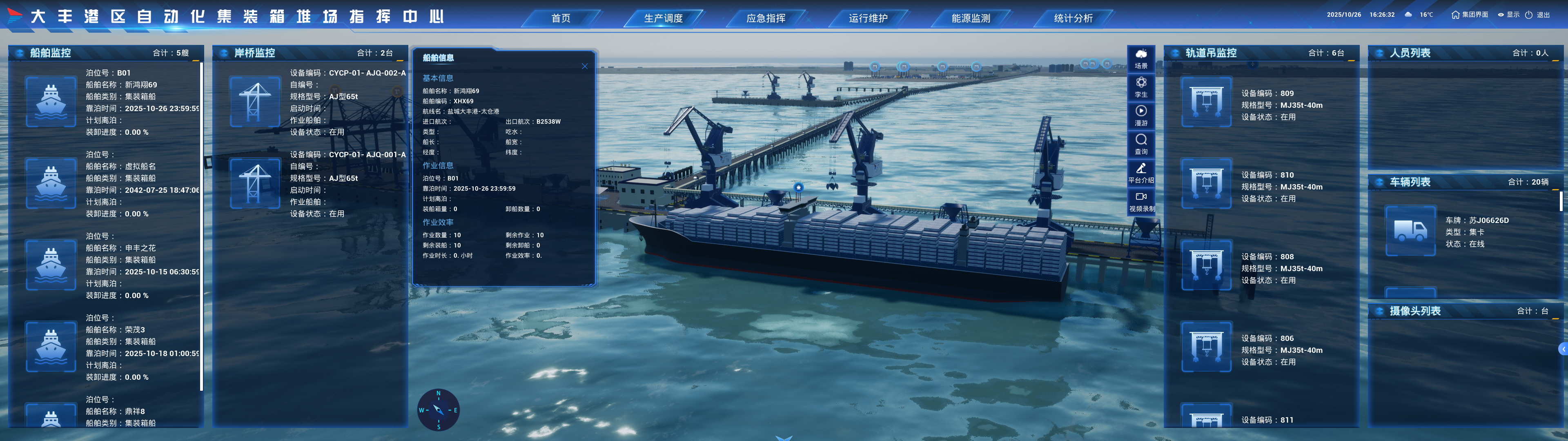Launch the 平台介绍 introduction
The height and width of the screenshot is (441, 1568).
click(1141, 172)
